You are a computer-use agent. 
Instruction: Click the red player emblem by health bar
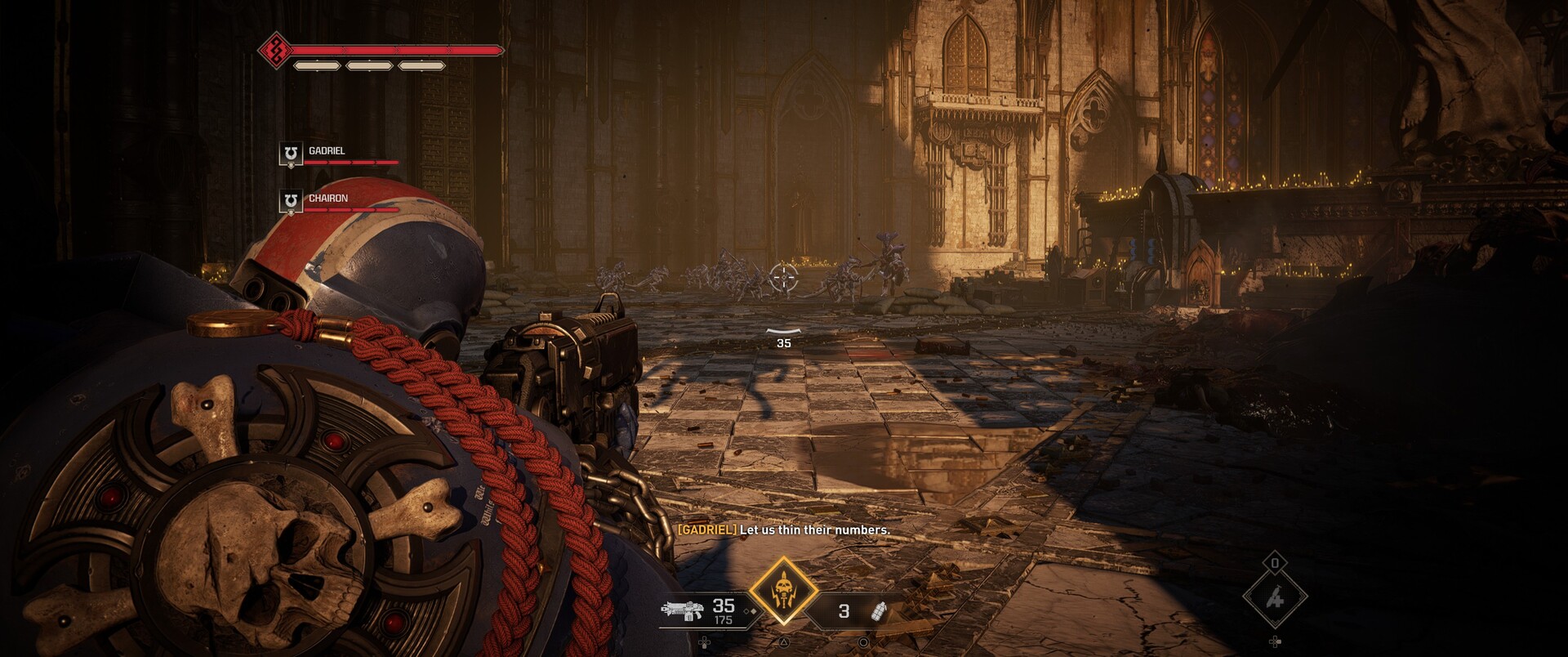pyautogui.click(x=275, y=51)
